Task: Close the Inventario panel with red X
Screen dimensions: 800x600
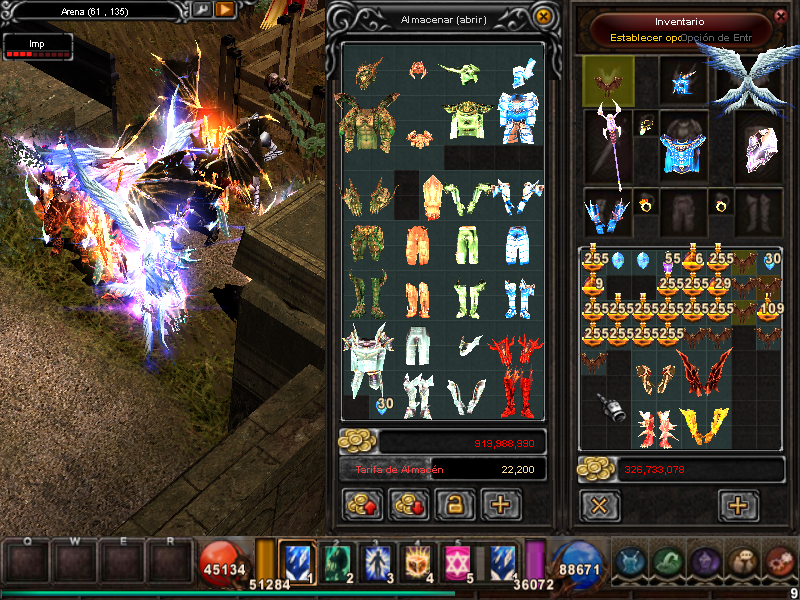Action: pos(781,16)
